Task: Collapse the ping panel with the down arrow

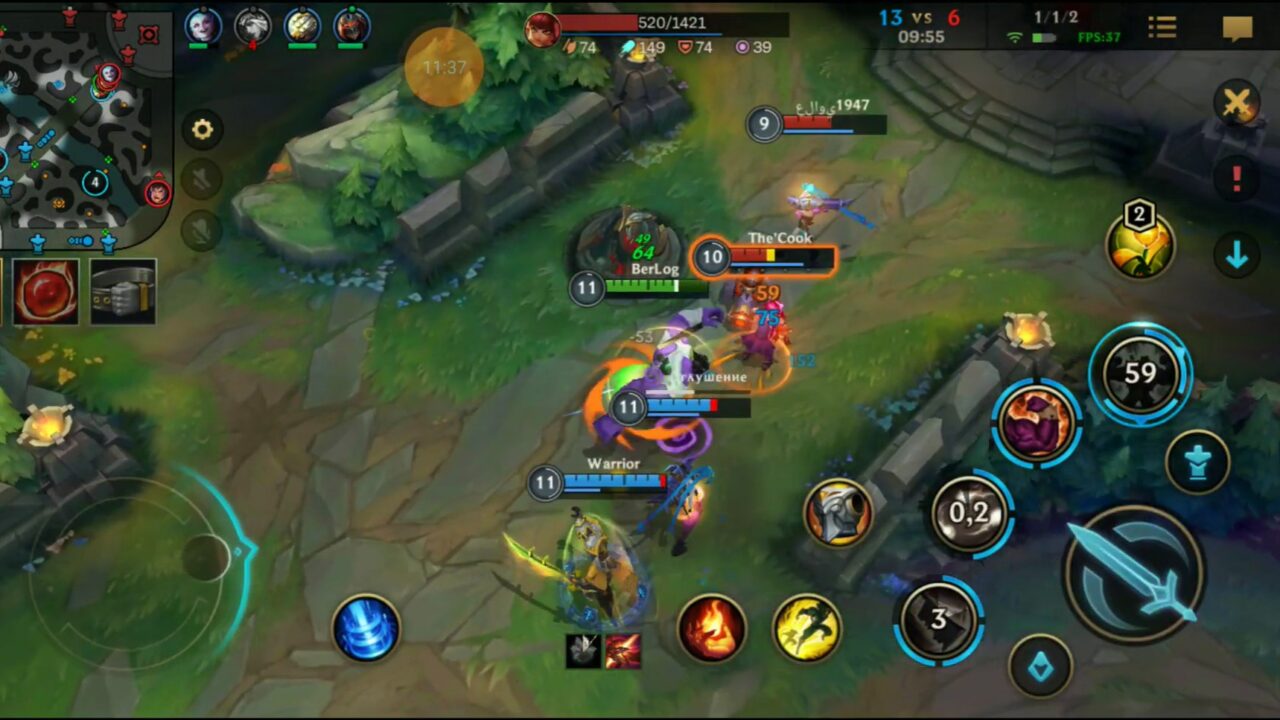Action: point(1237,256)
